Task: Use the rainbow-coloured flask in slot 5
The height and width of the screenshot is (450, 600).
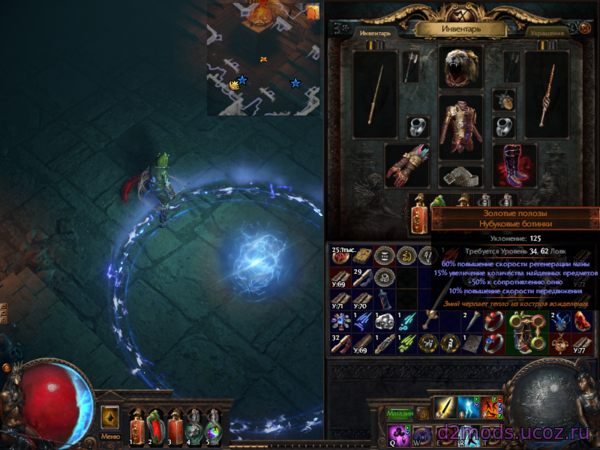Action: (x=214, y=425)
